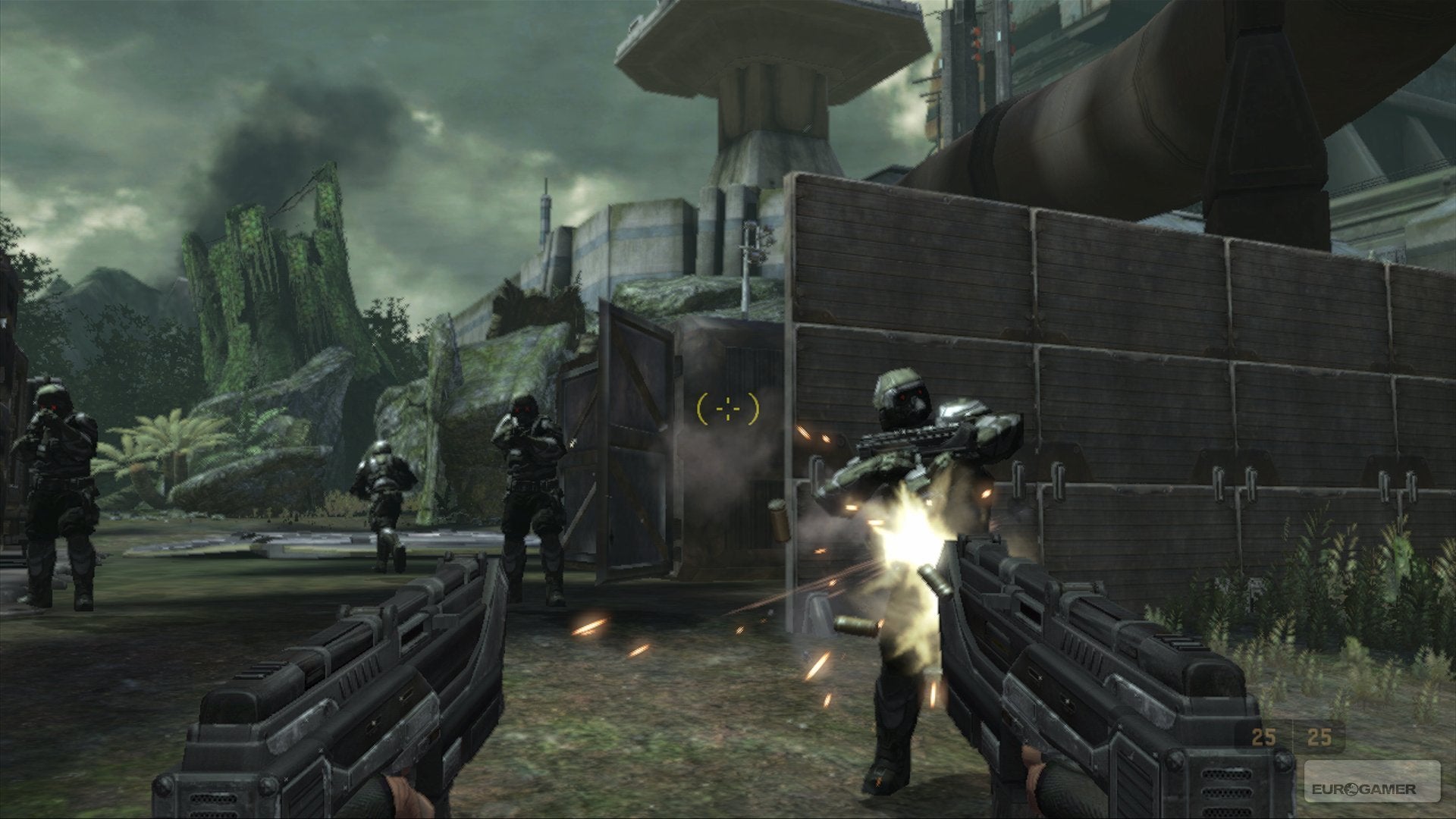The width and height of the screenshot is (1456, 819).
Task: Click the left ammo counter showing 25
Action: click(1263, 737)
